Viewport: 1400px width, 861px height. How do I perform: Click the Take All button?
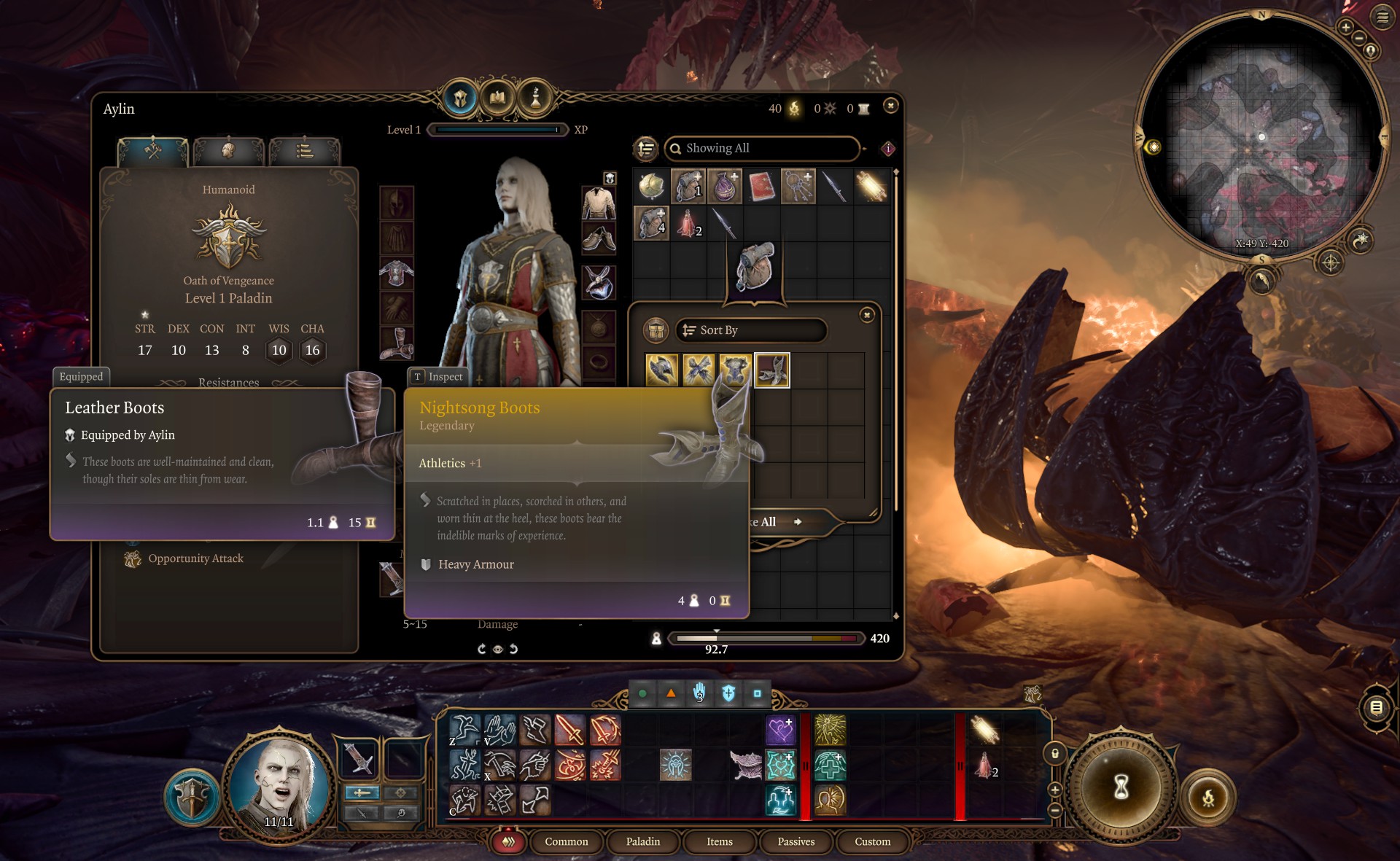point(777,522)
